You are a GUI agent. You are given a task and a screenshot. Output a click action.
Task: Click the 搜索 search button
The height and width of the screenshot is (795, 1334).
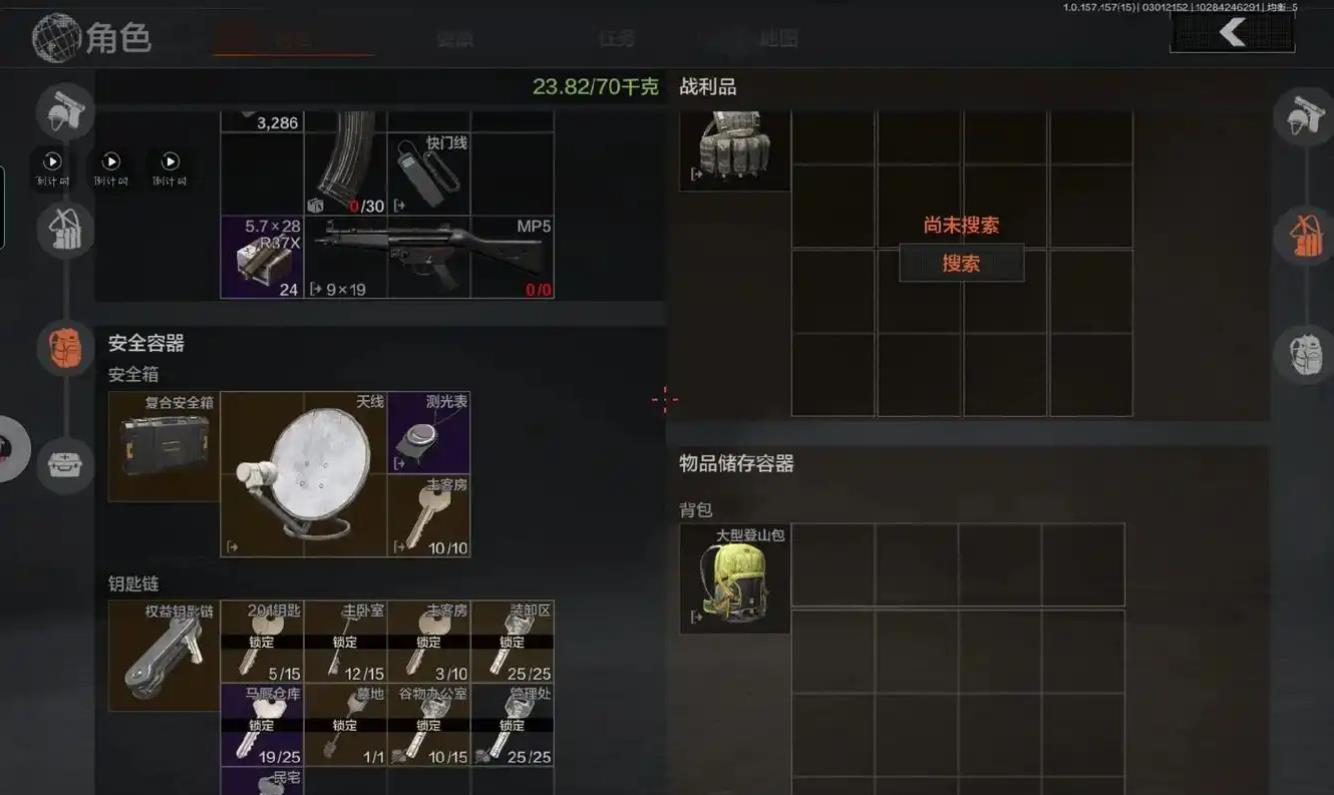pyautogui.click(x=961, y=263)
